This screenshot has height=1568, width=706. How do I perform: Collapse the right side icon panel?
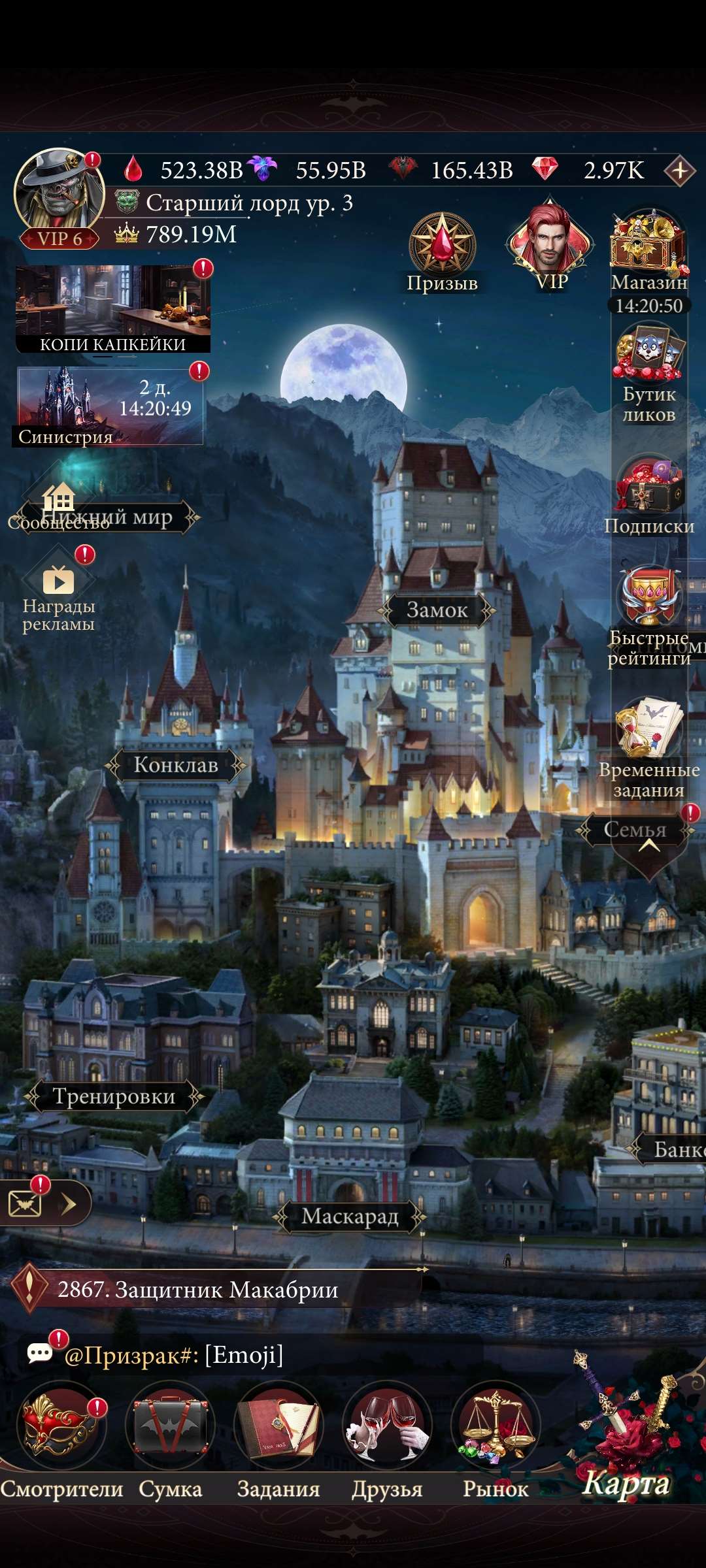648,847
